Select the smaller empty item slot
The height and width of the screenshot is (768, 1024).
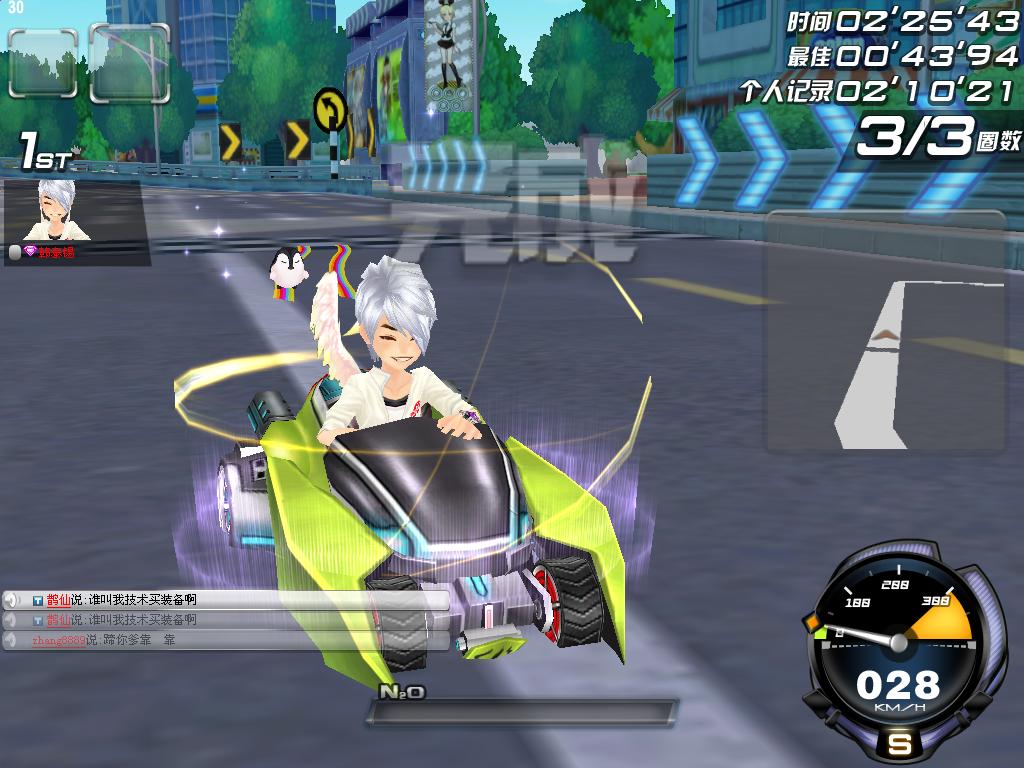click(43, 63)
